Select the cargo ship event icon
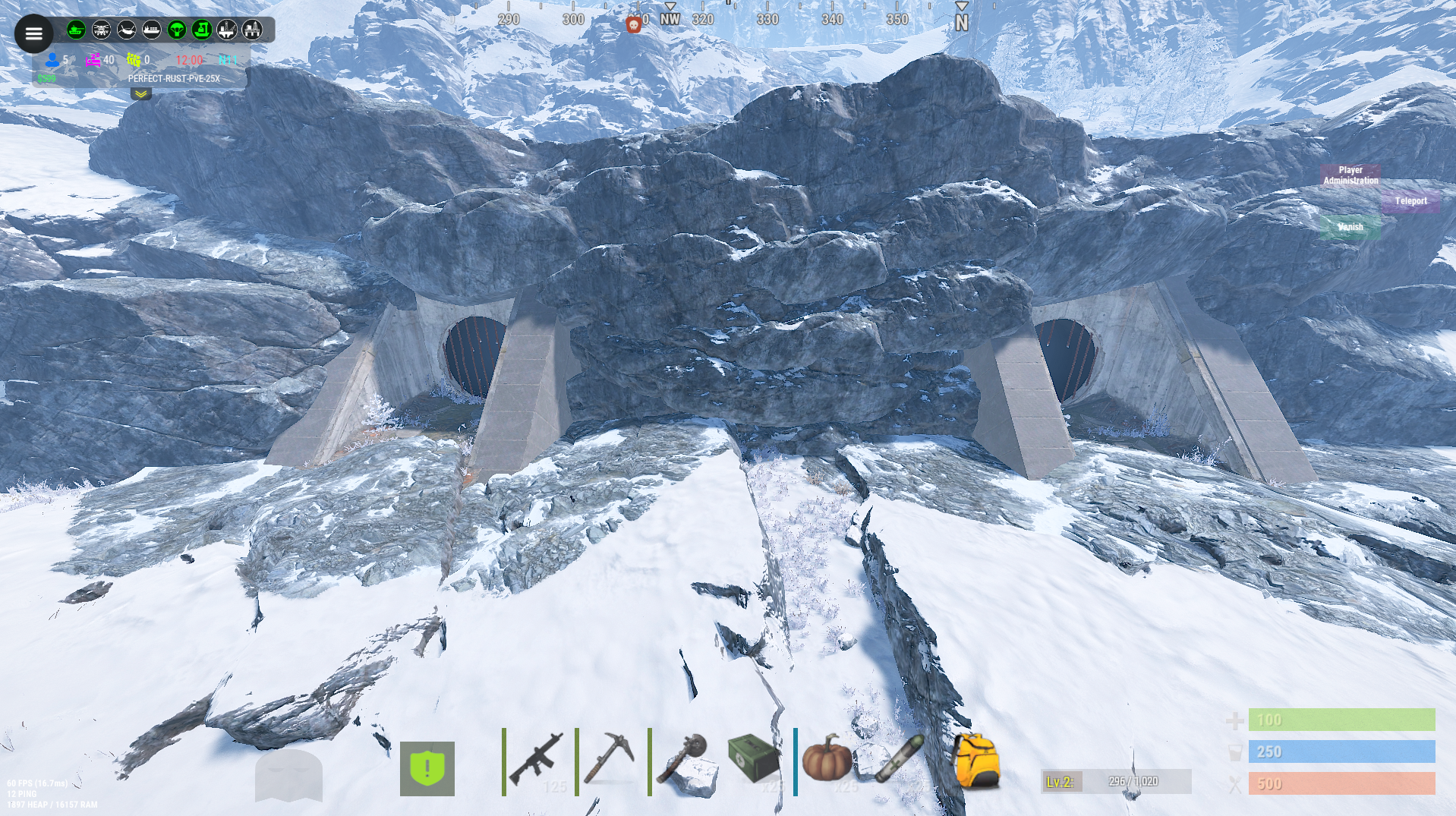Viewport: 1456px width, 816px height. coord(151,30)
